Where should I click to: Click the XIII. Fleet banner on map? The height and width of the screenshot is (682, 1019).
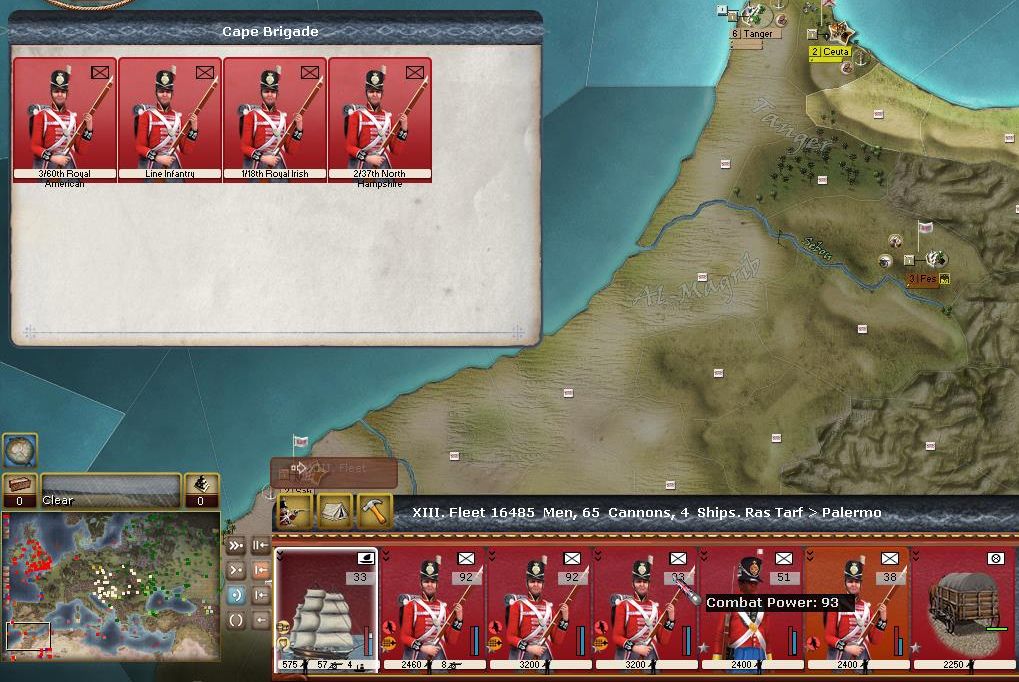click(334, 469)
